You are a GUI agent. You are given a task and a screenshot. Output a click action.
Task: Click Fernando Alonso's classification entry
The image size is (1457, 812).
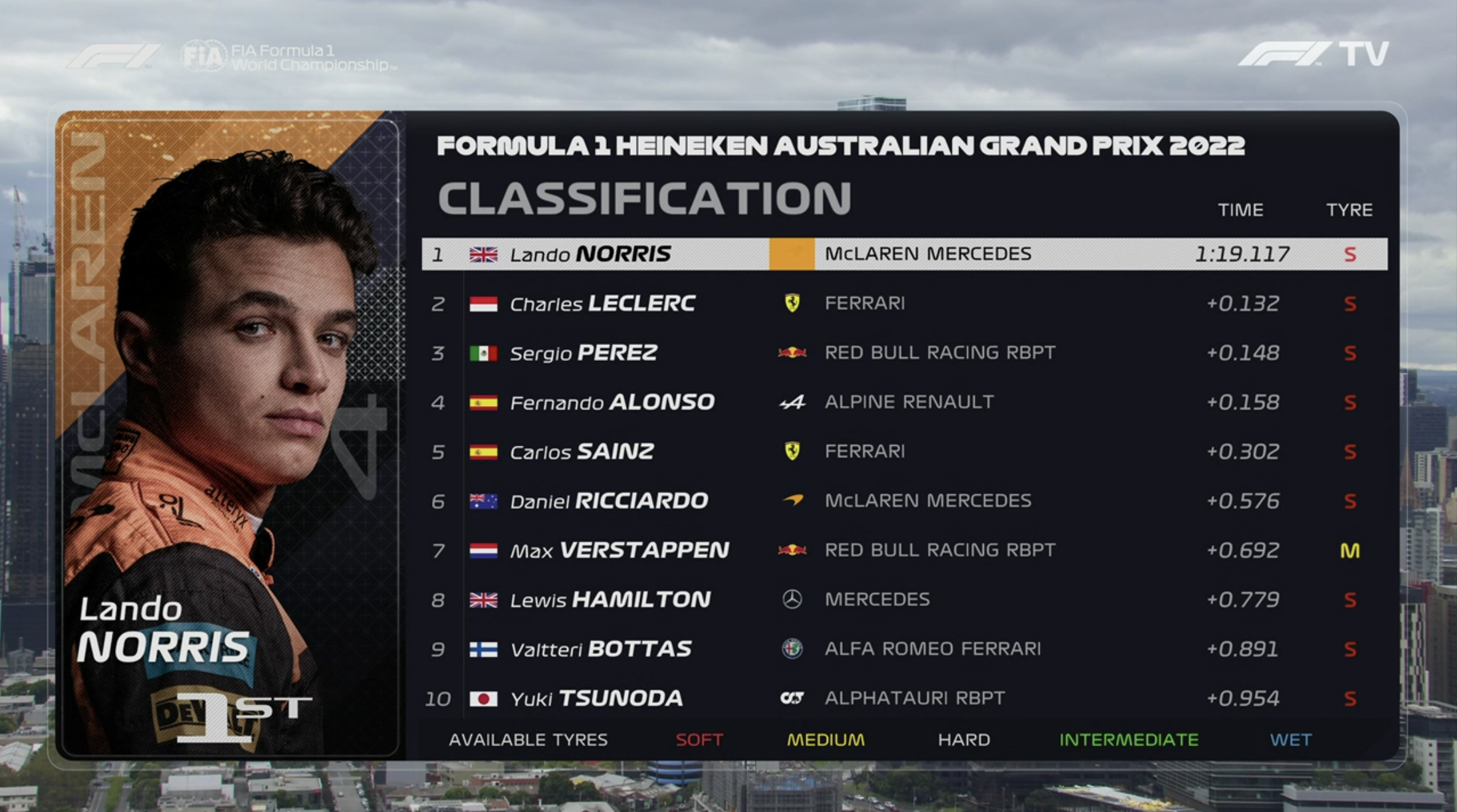click(904, 402)
